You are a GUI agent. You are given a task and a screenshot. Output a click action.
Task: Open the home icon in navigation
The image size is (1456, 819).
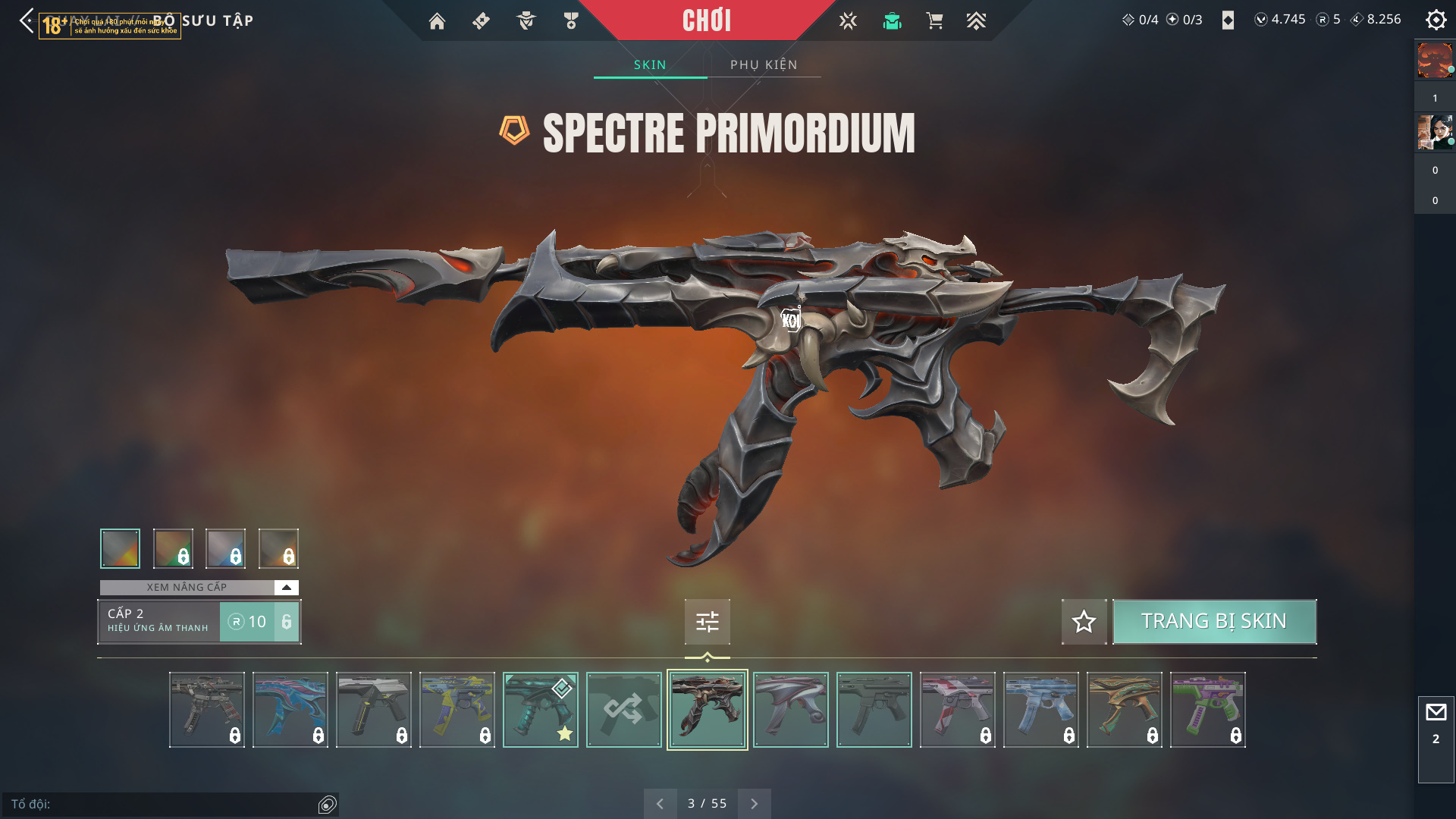(x=437, y=21)
